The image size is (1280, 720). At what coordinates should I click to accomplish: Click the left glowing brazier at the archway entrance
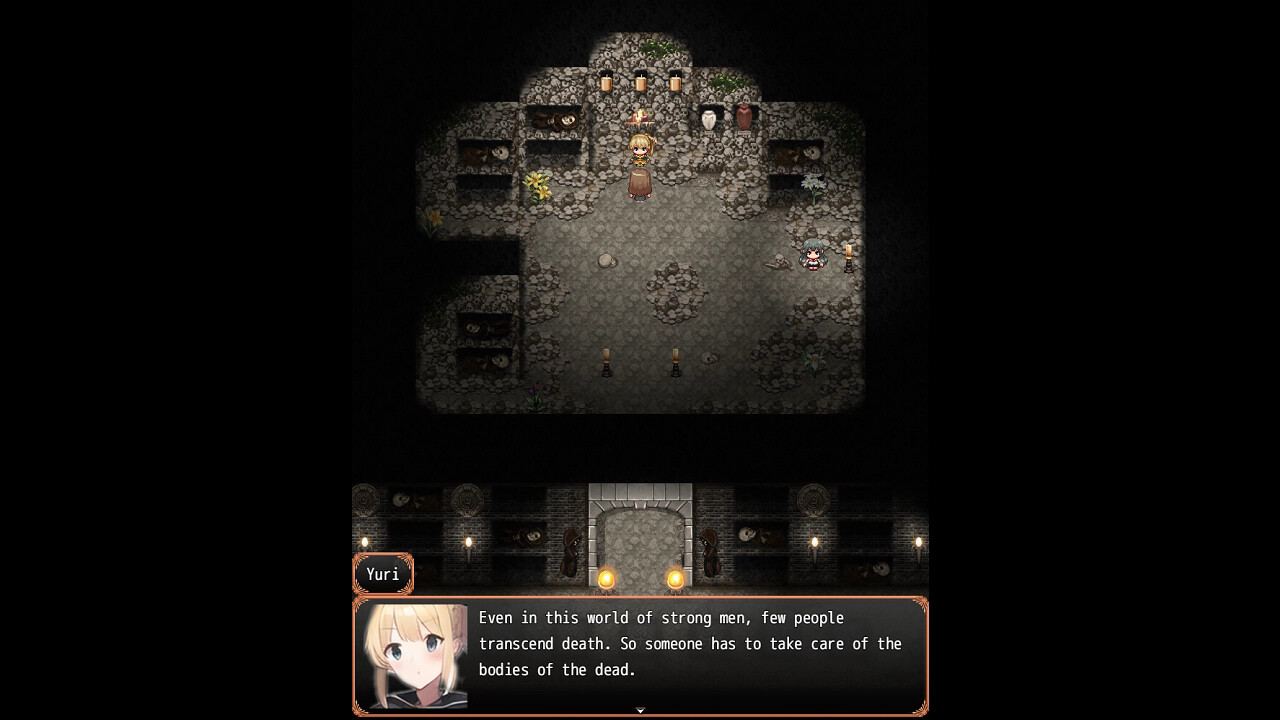(606, 579)
